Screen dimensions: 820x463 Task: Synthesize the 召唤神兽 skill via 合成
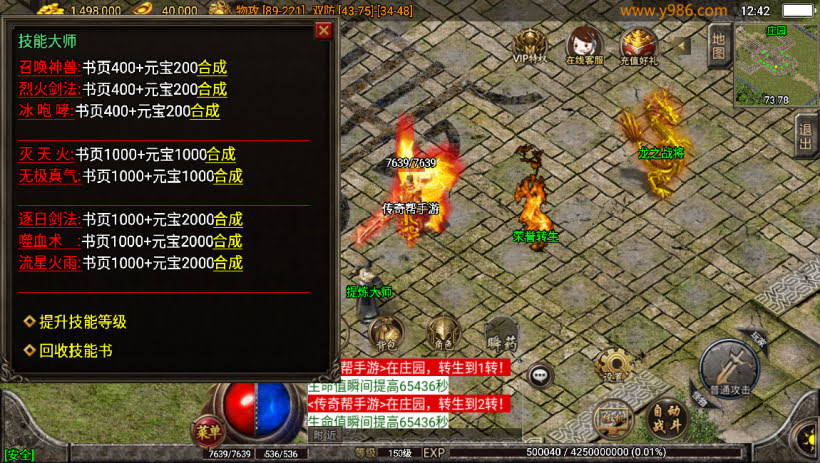212,68
